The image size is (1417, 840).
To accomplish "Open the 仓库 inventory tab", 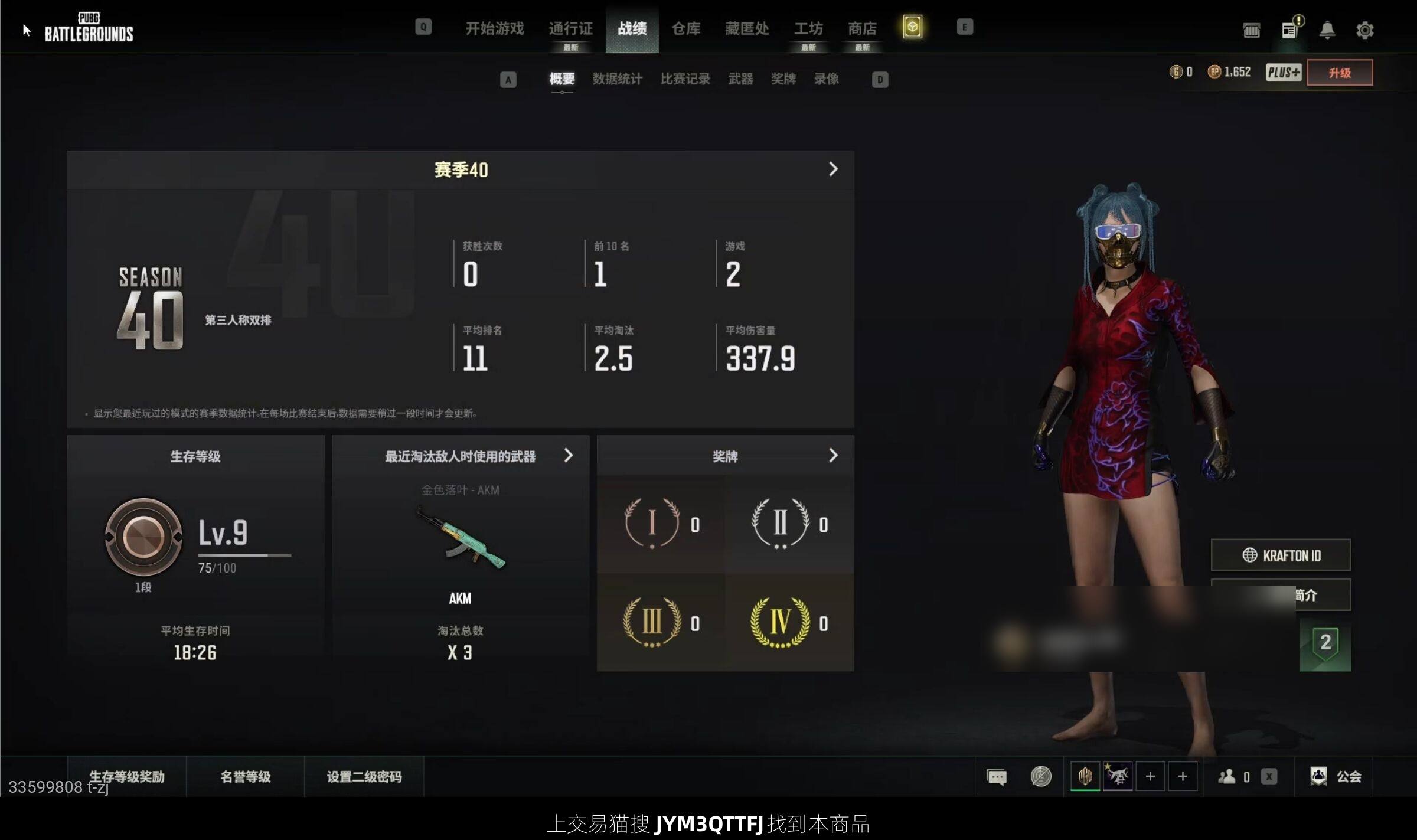I will [686, 28].
